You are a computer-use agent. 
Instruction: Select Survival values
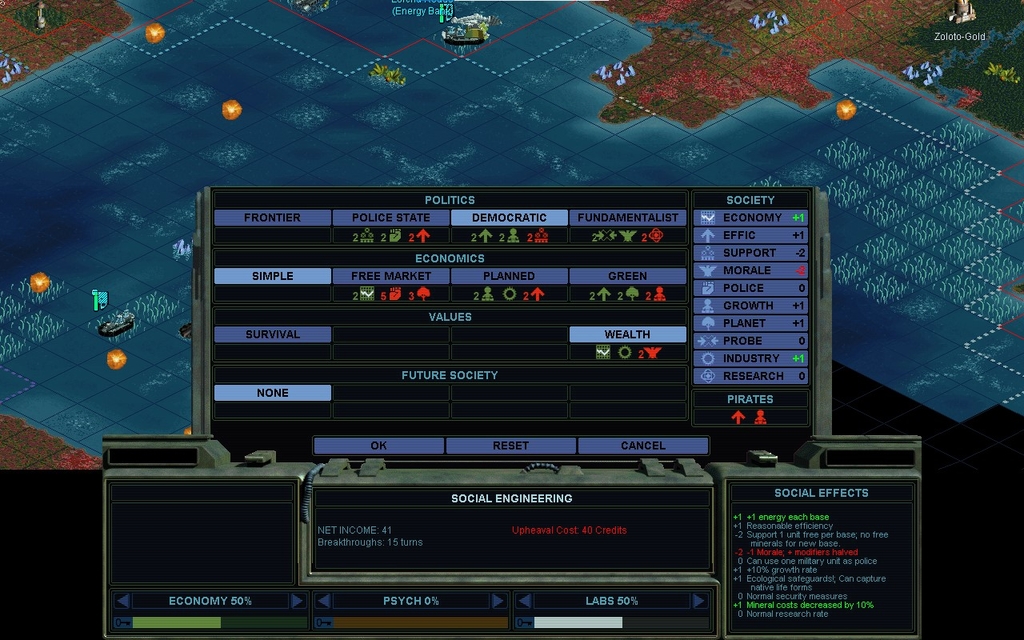[272, 334]
